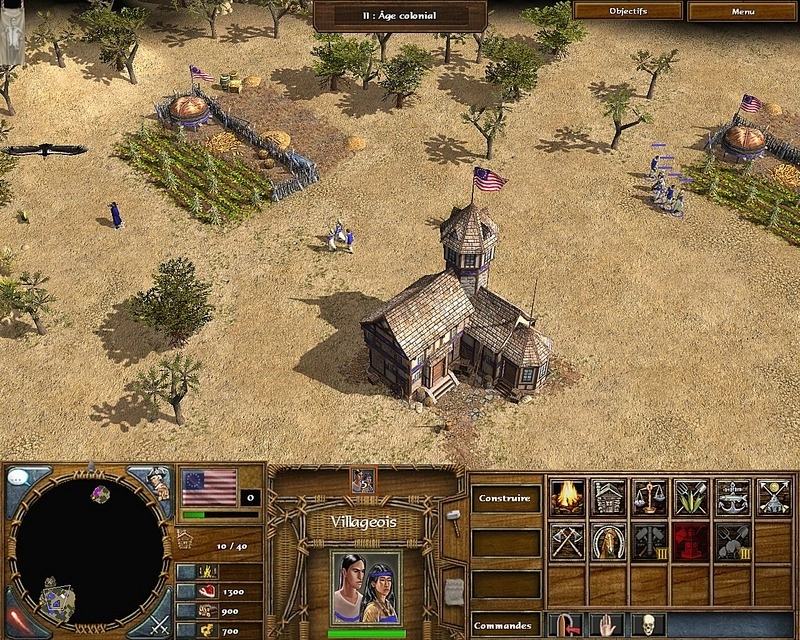
Task: Select the Construire tab
Action: click(504, 498)
